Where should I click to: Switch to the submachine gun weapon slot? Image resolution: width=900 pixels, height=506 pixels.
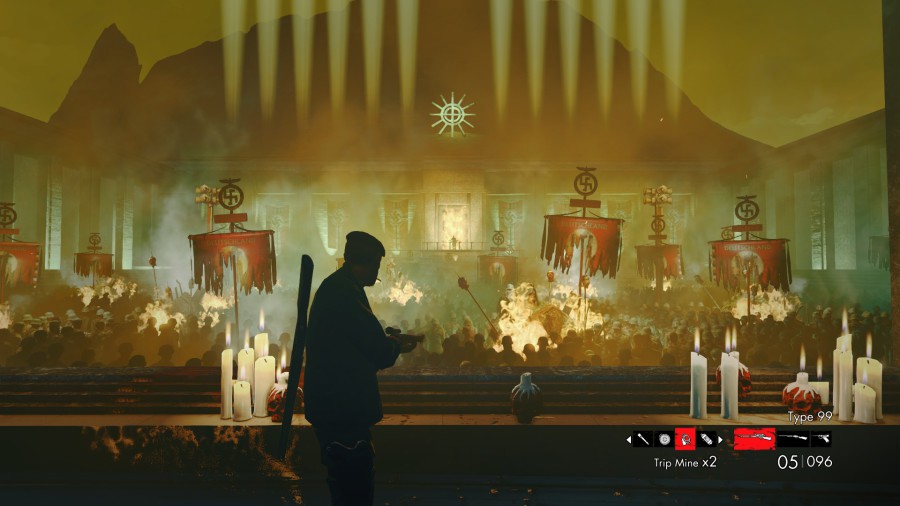793,438
